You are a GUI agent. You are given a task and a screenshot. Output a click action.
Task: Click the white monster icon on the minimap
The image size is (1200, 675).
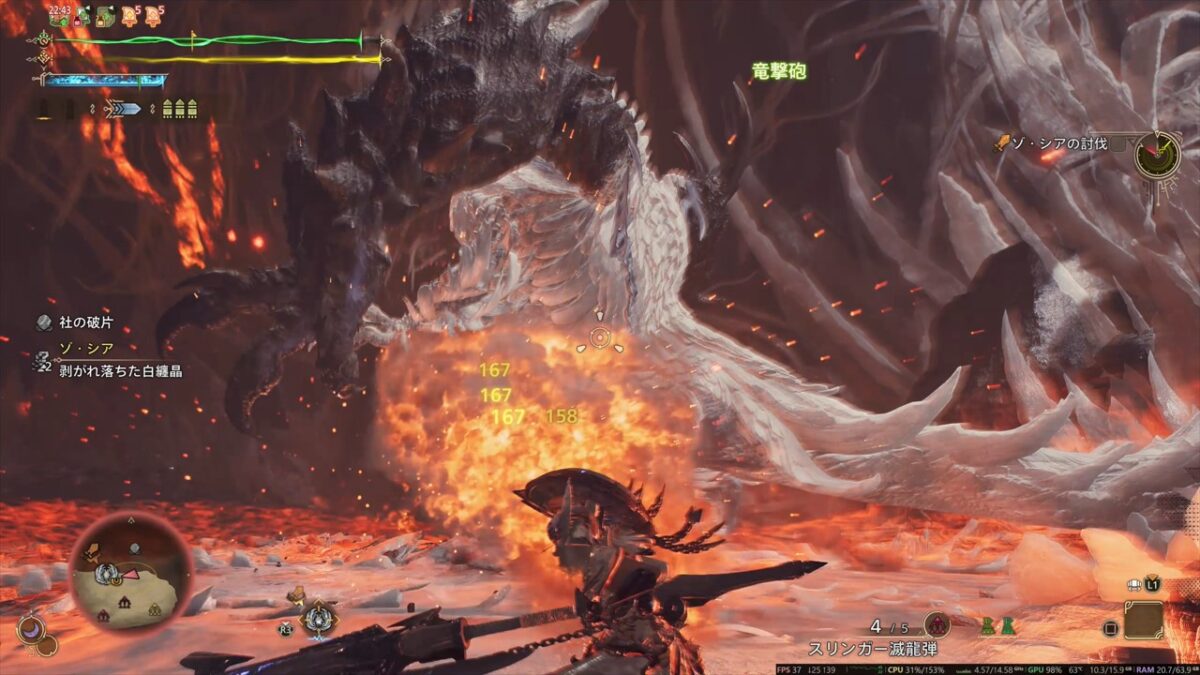106,573
